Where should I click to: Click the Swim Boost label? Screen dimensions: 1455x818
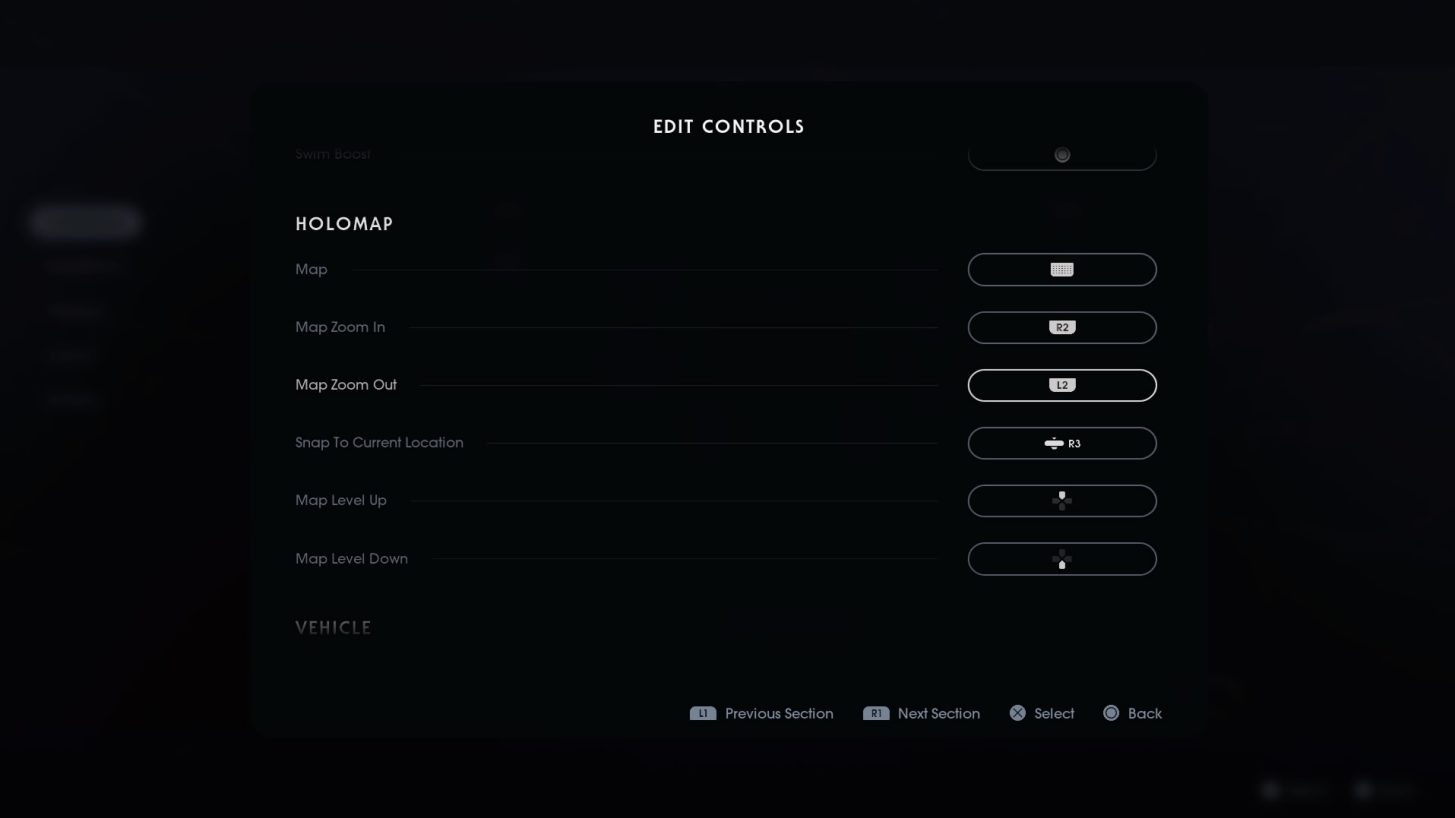click(333, 153)
